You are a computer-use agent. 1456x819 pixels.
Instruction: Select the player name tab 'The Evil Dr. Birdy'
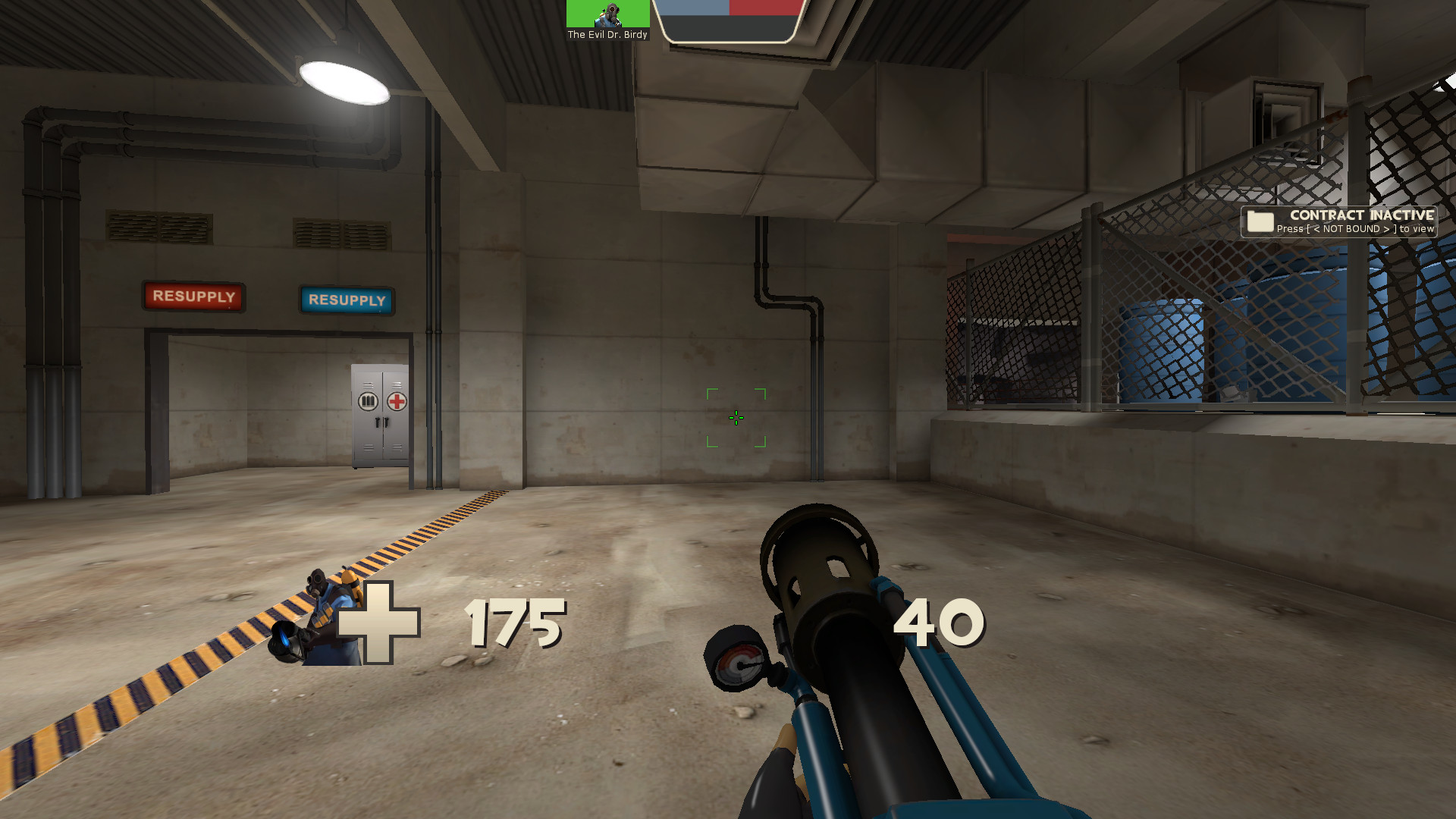click(607, 33)
